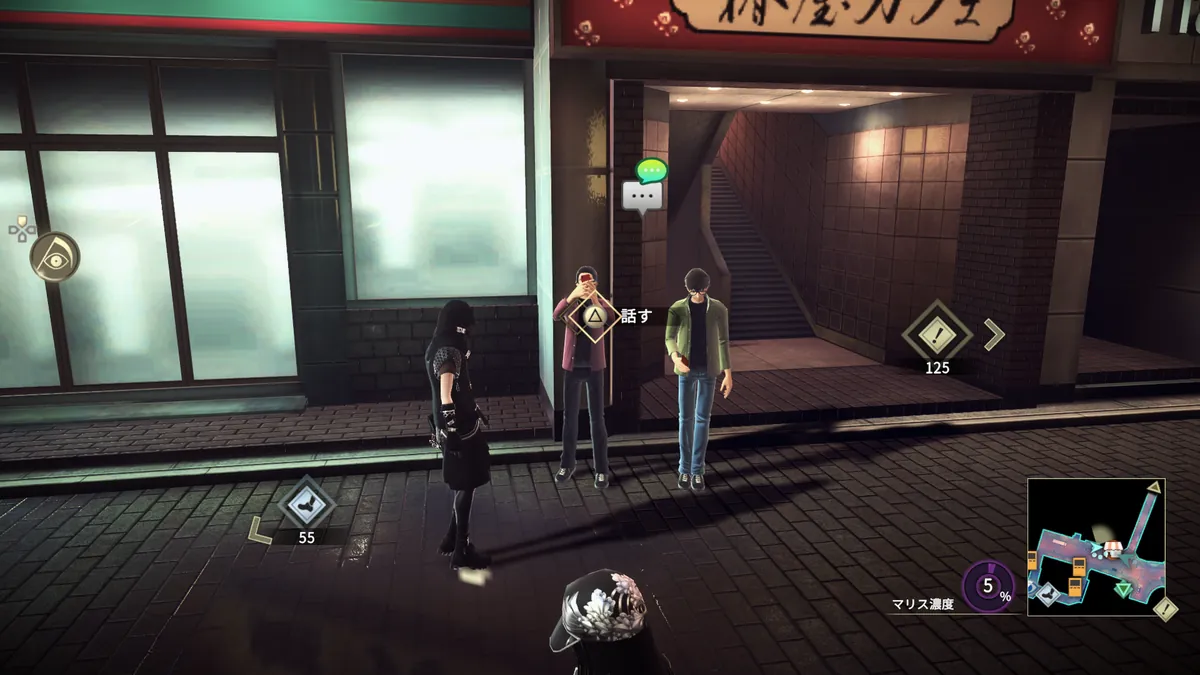Activate the eye vision ability icon
Viewport: 1200px width, 675px height.
pyautogui.click(x=54, y=256)
